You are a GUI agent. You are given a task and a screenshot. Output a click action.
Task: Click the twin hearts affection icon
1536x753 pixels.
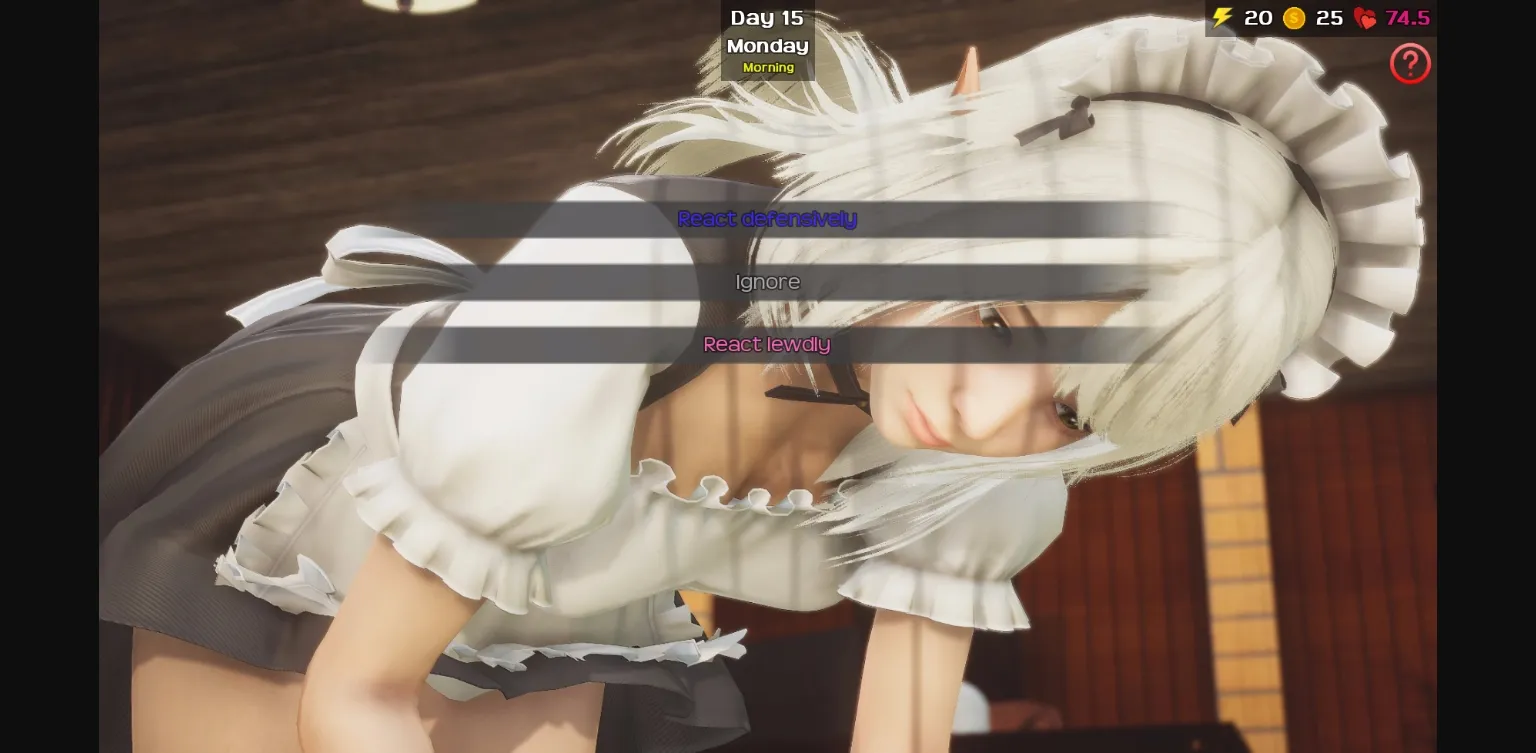(x=1365, y=18)
